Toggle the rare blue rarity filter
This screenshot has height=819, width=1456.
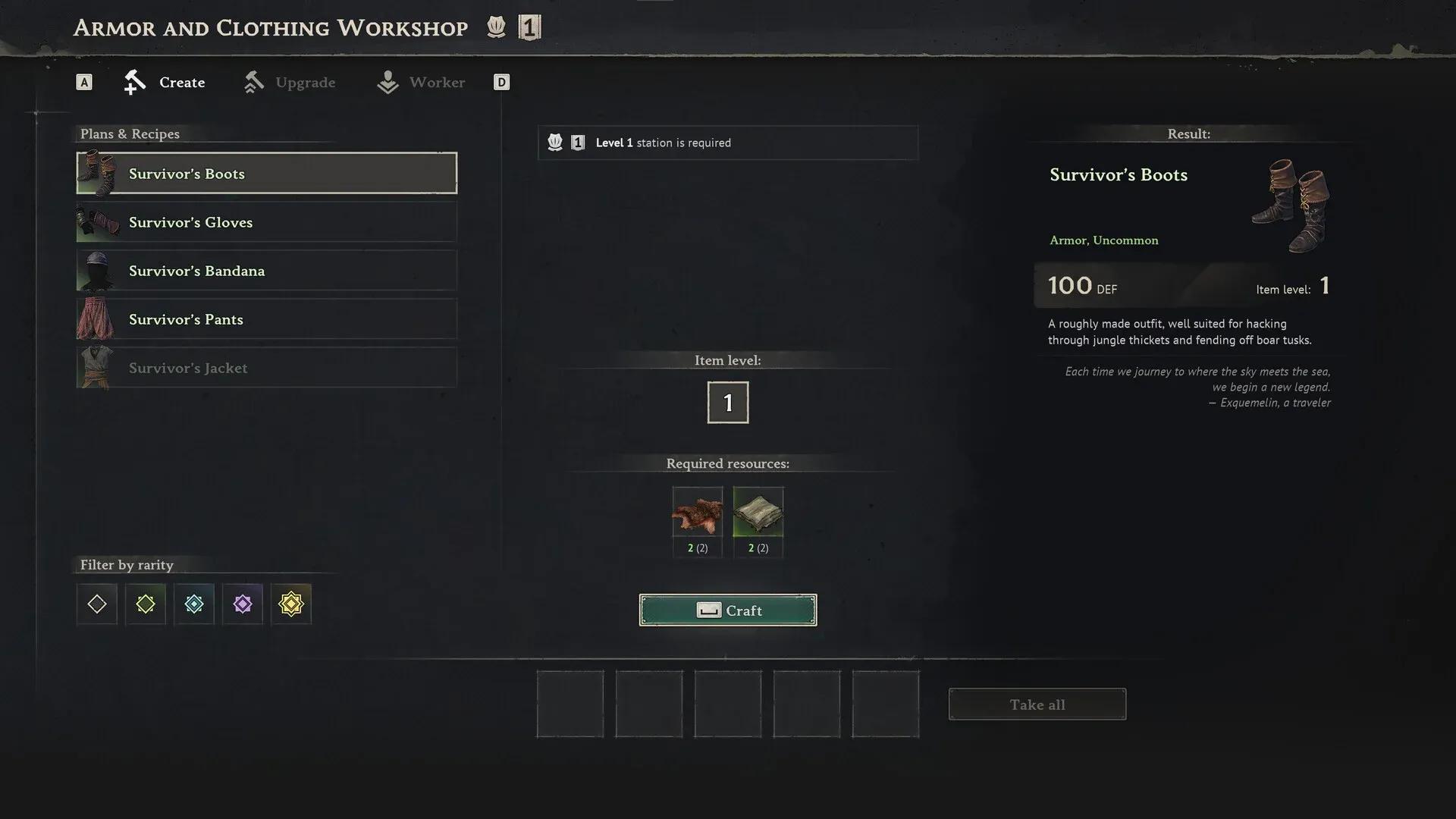193,604
